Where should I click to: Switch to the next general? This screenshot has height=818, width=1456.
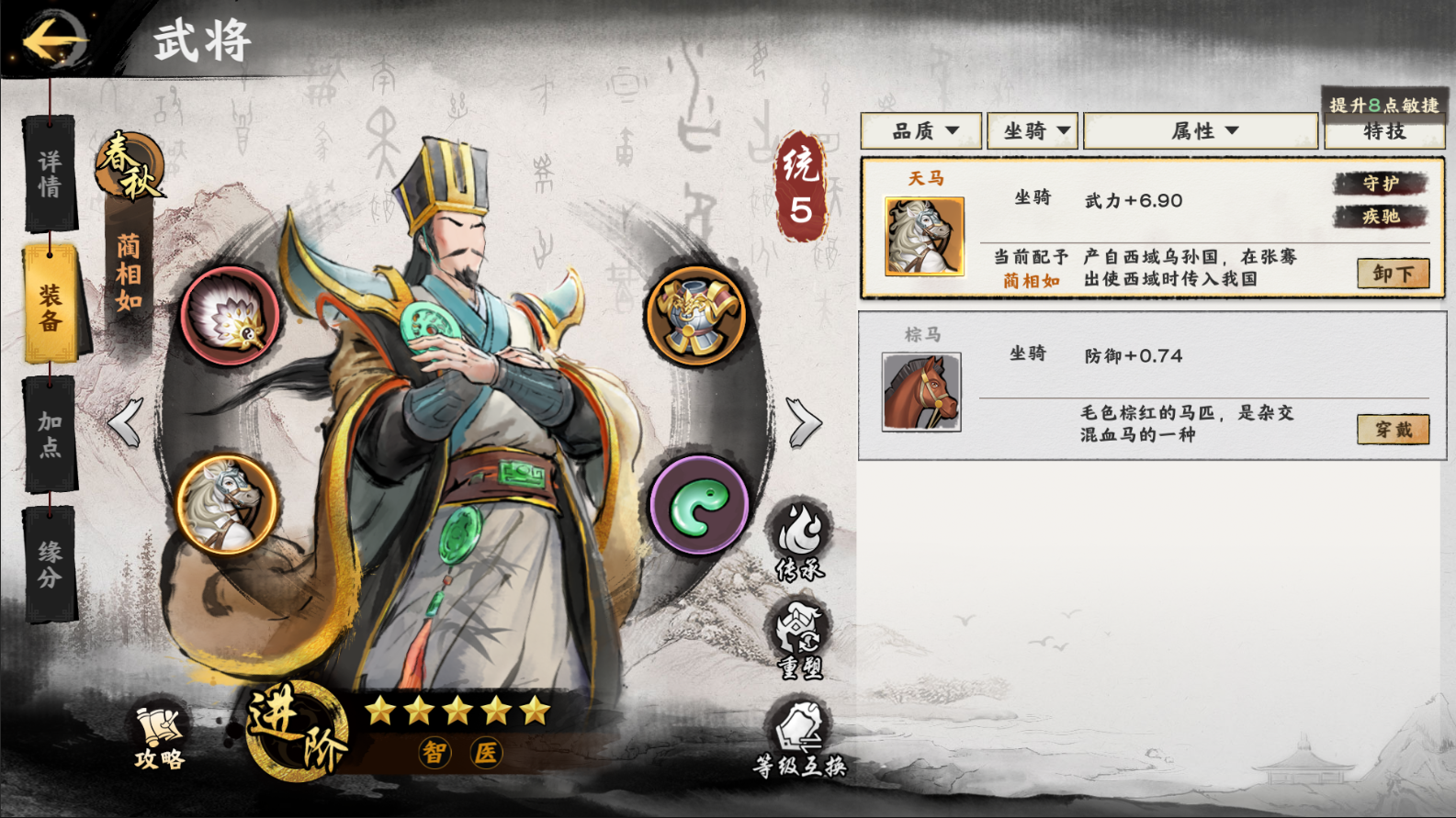tap(804, 422)
